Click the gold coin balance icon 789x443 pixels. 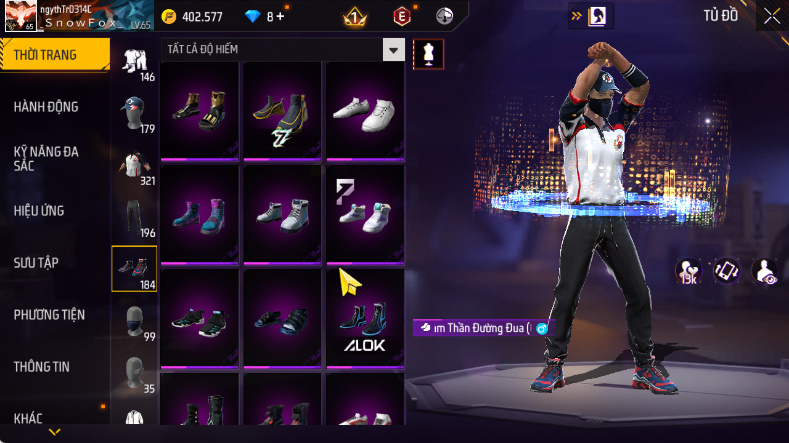tap(169, 17)
